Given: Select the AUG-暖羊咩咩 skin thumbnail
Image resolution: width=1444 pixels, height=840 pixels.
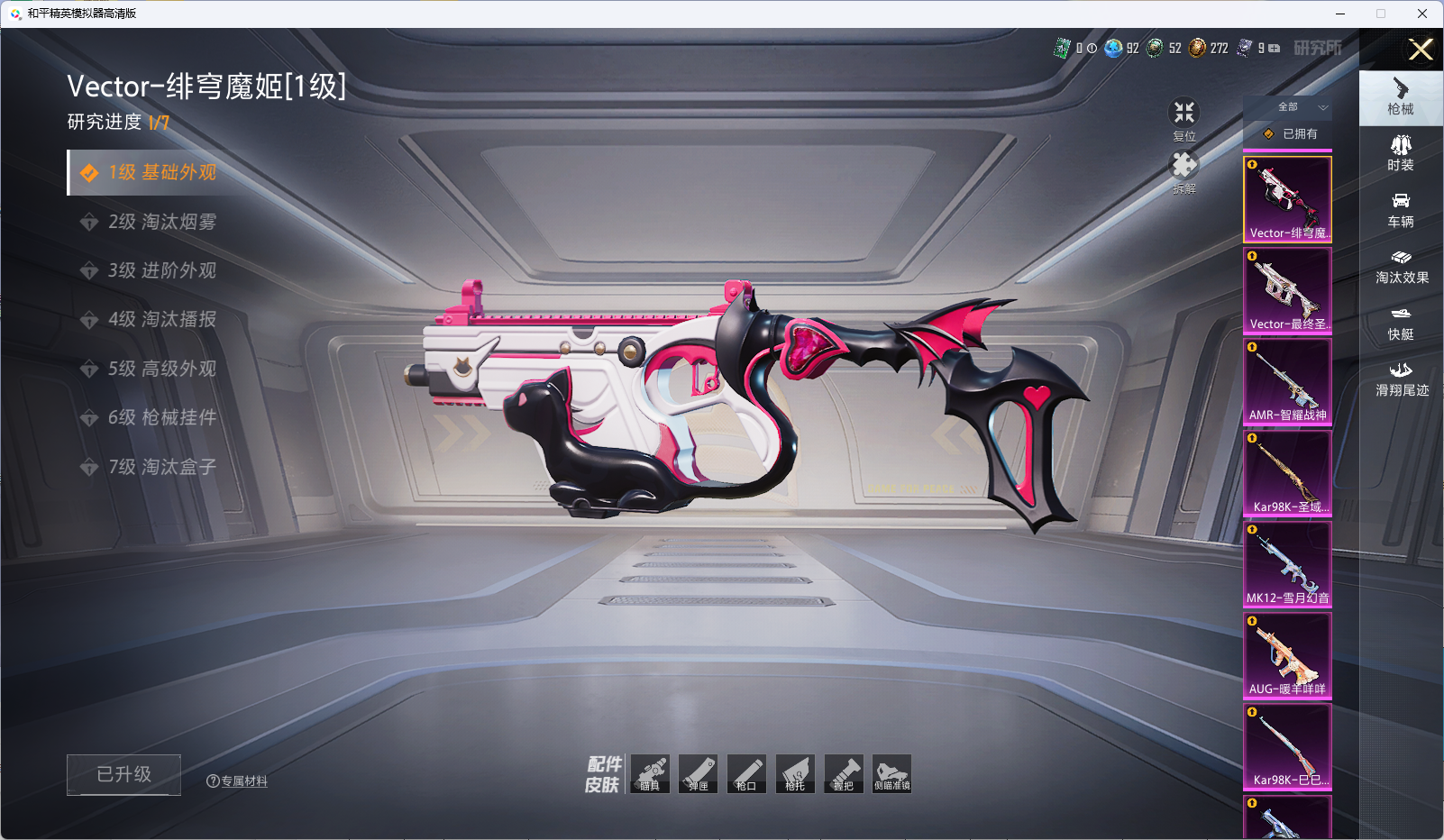Looking at the screenshot, I should (1287, 655).
